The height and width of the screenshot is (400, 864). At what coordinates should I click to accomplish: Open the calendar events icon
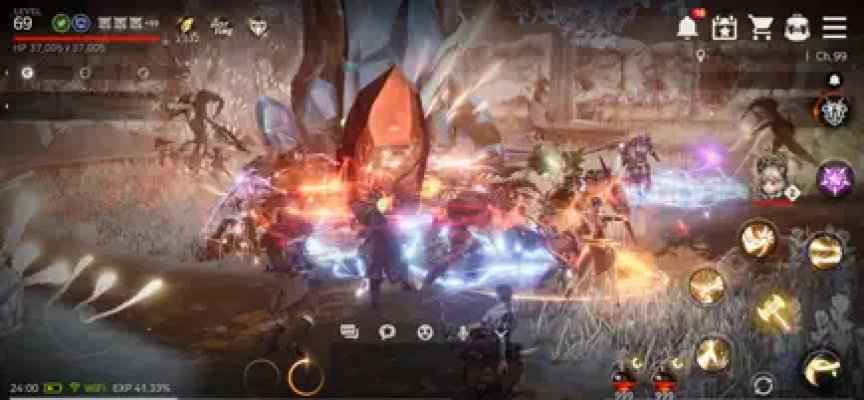(x=724, y=28)
